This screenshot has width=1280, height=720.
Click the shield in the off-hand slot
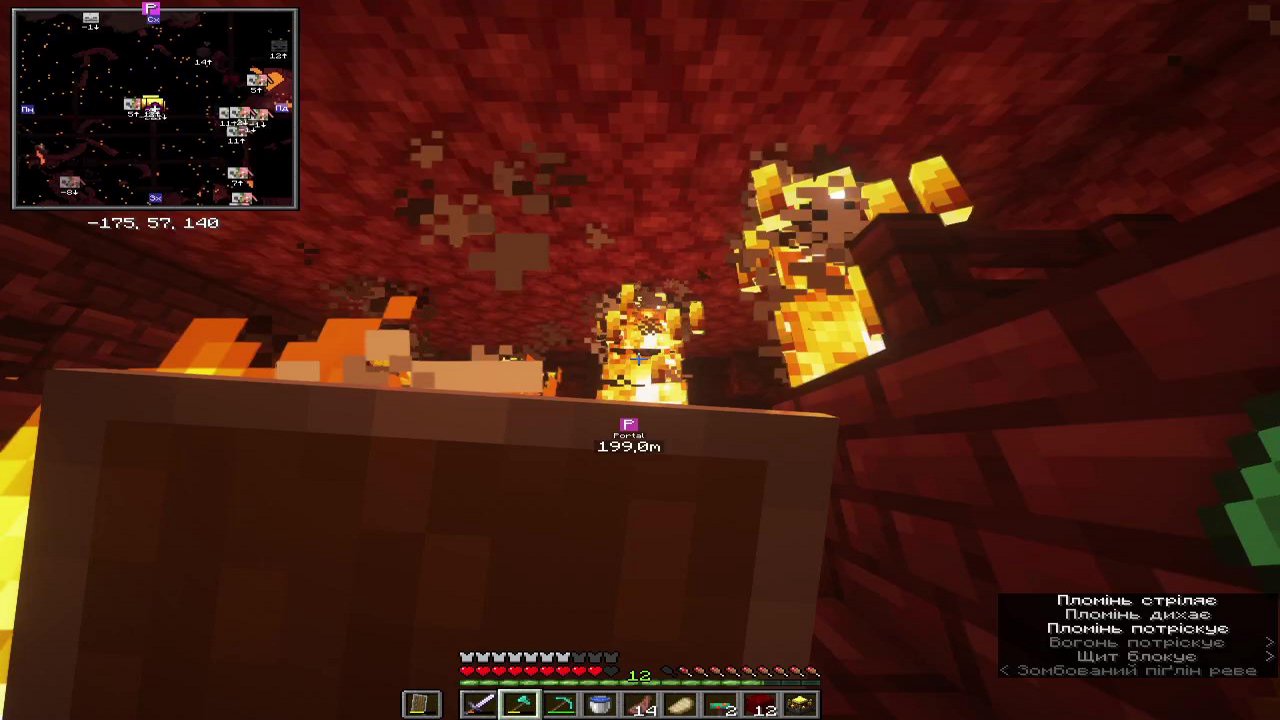(x=421, y=704)
